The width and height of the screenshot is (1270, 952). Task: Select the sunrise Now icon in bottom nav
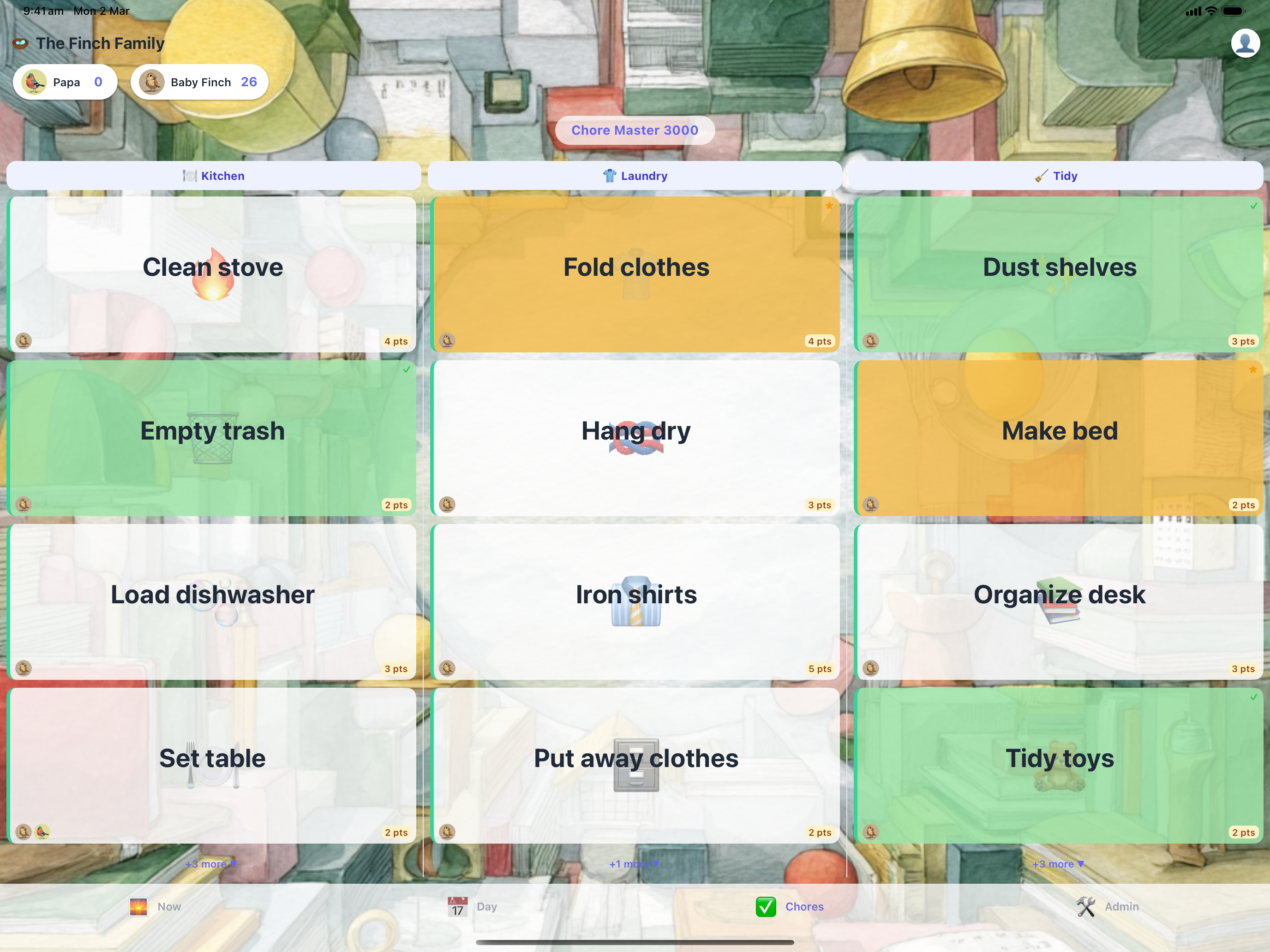[139, 907]
